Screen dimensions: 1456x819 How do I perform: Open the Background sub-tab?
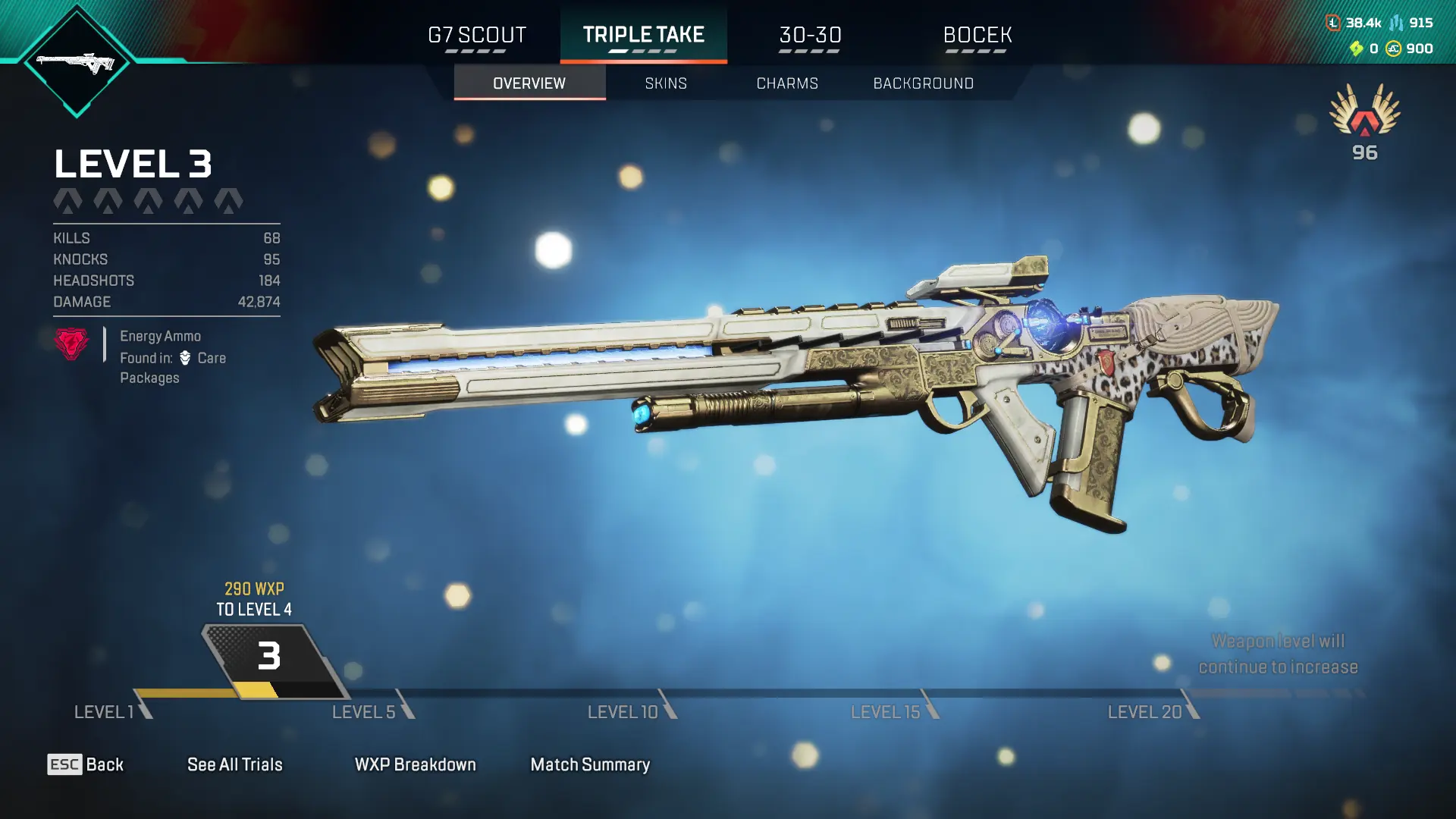tap(923, 83)
